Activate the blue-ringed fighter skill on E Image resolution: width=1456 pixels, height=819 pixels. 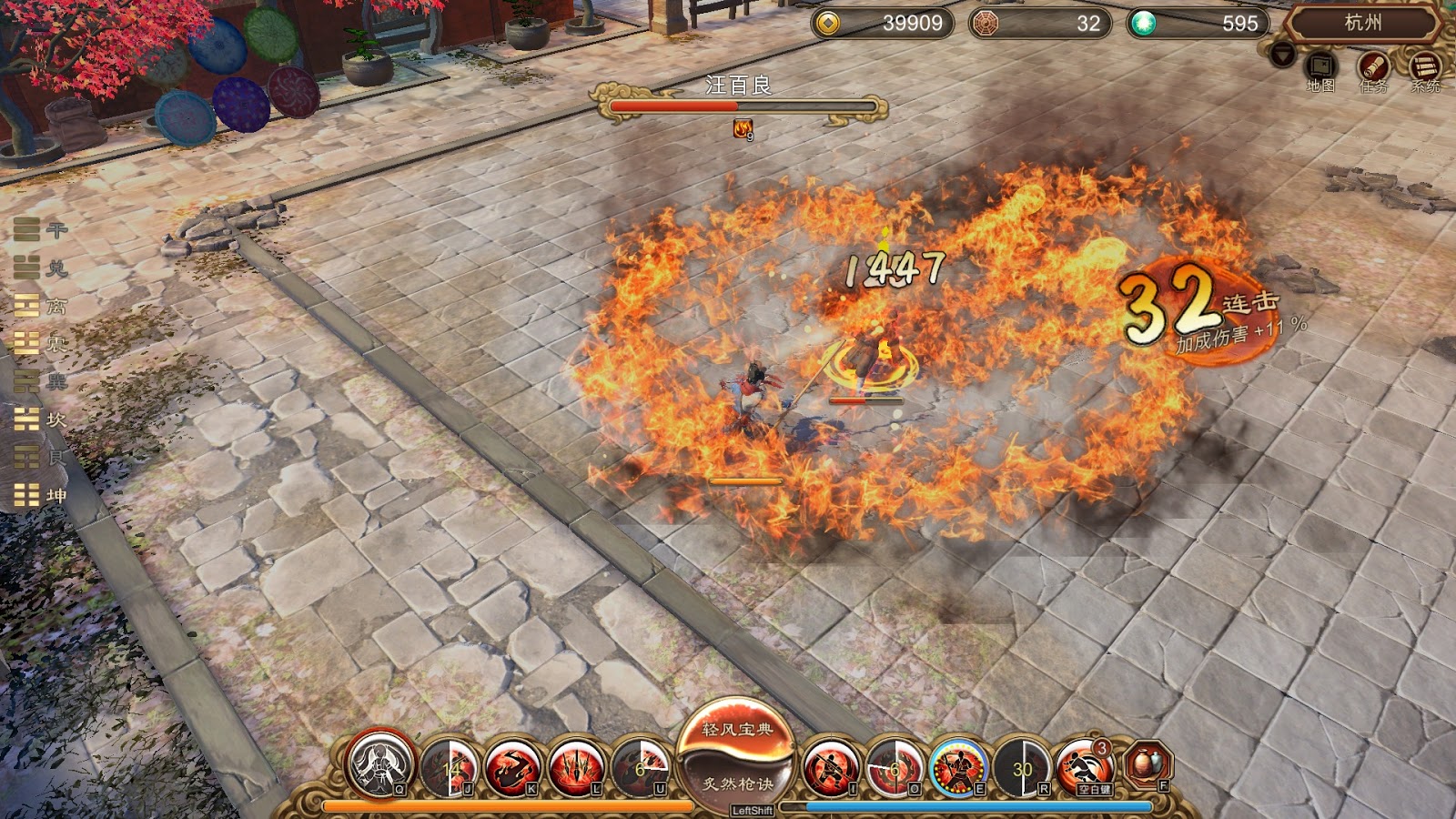(x=957, y=766)
